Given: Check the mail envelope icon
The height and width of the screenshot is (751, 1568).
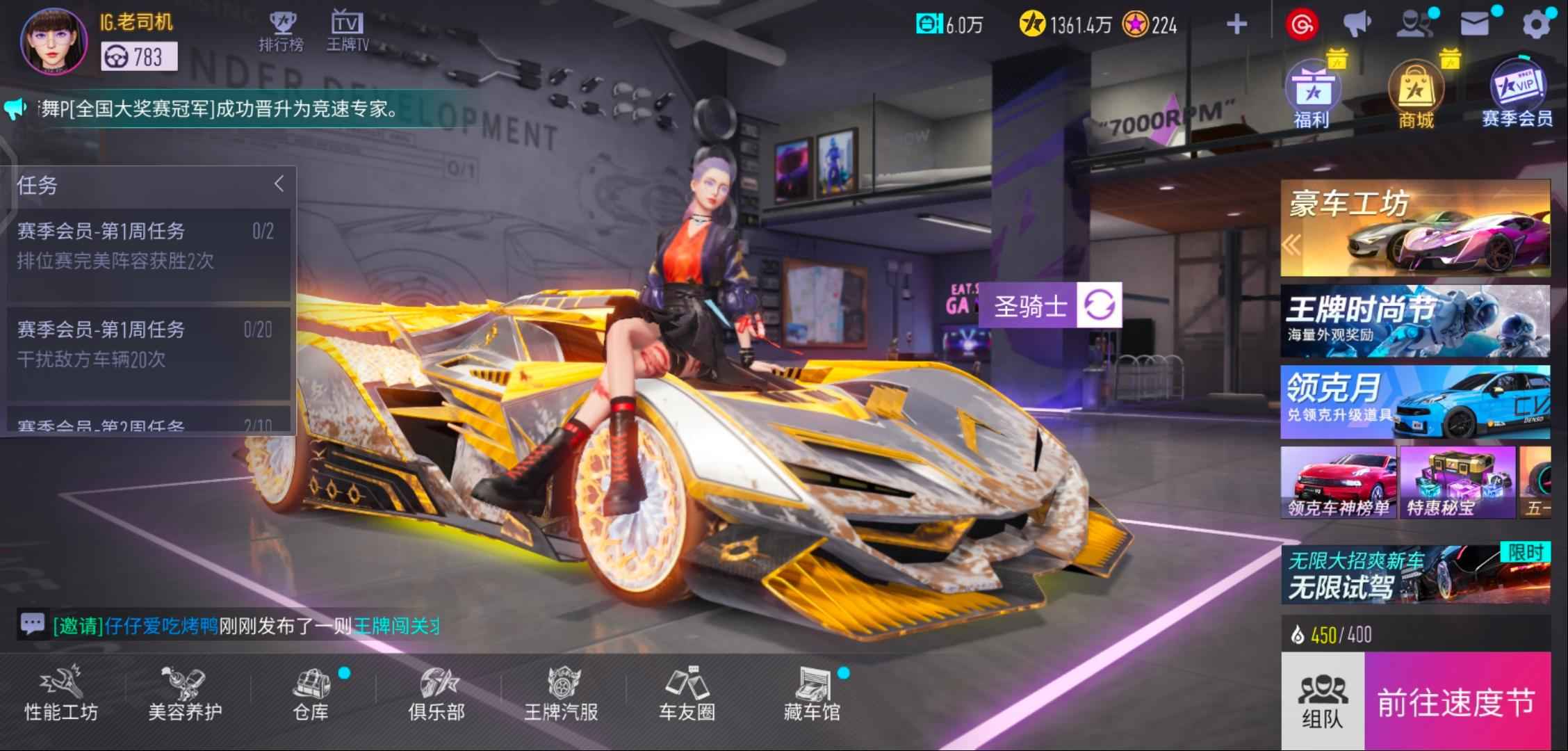Looking at the screenshot, I should [x=1474, y=26].
